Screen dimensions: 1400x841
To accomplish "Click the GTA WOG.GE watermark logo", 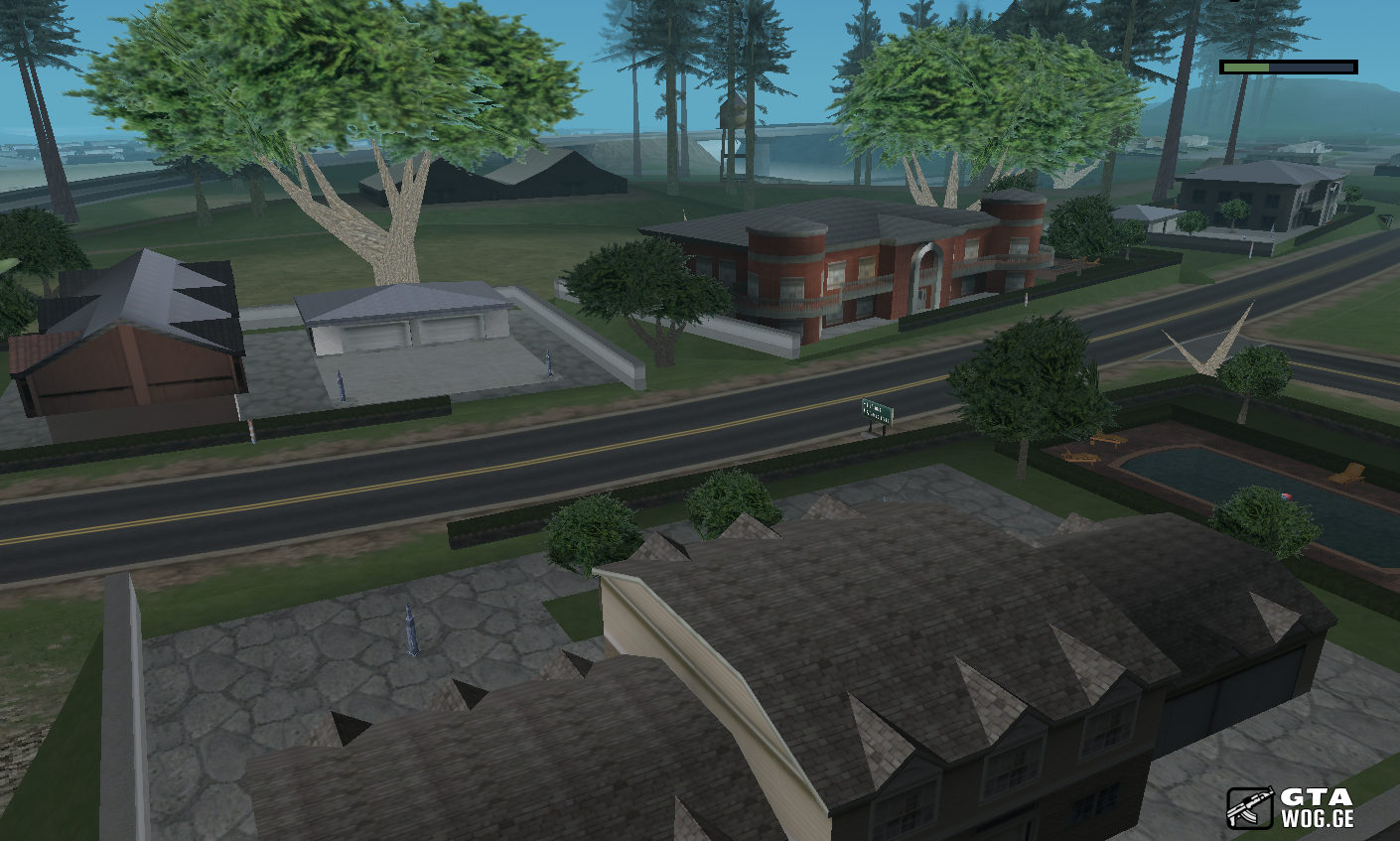I will 1290,807.
